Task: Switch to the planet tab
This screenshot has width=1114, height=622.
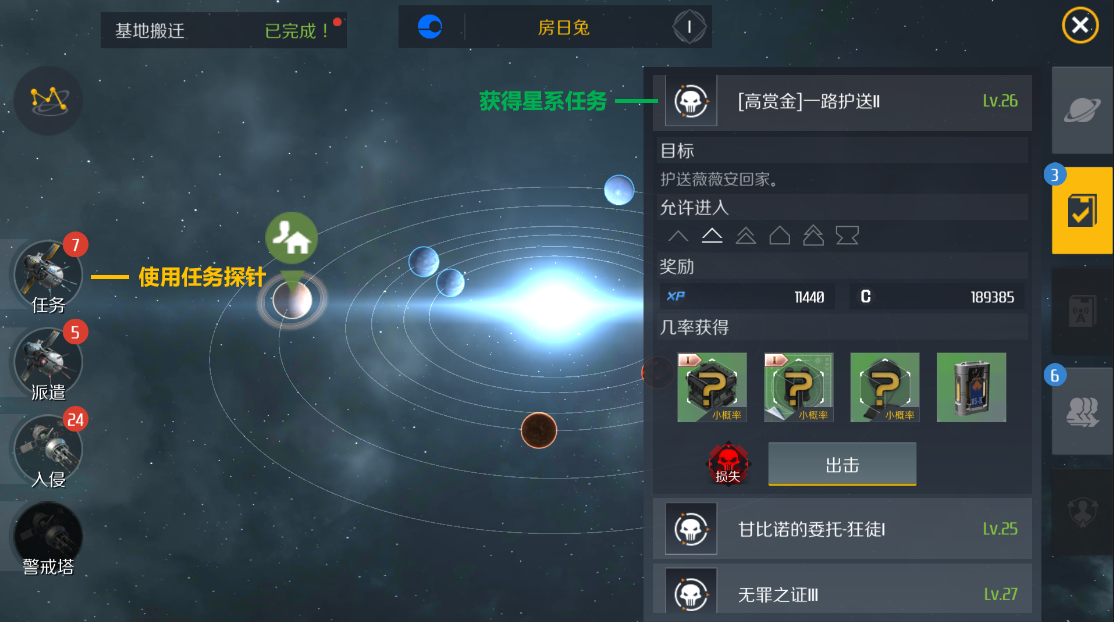Action: 1081,110
